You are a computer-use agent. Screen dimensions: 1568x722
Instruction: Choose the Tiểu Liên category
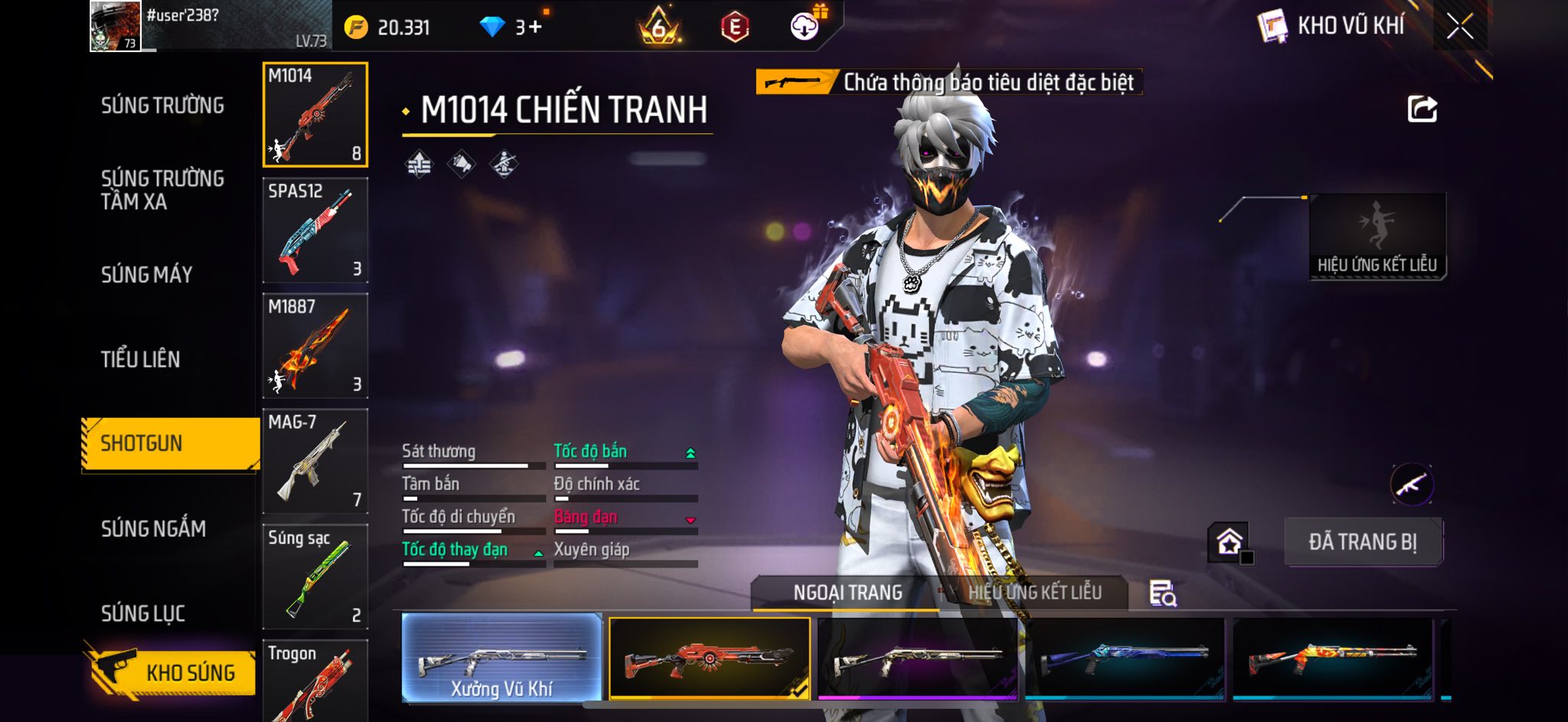140,359
